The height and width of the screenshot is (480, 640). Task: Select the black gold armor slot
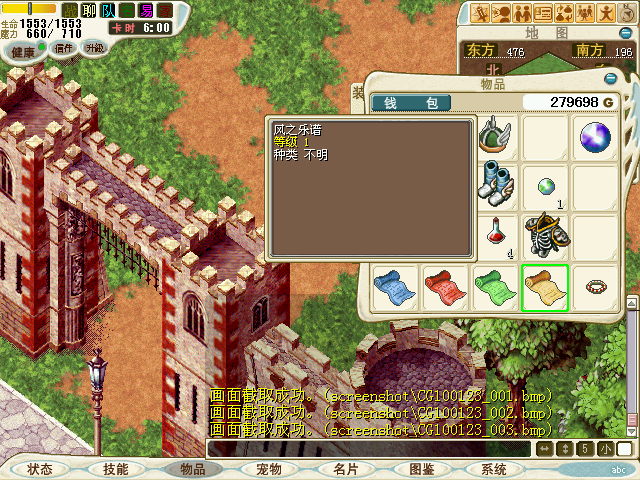[545, 236]
